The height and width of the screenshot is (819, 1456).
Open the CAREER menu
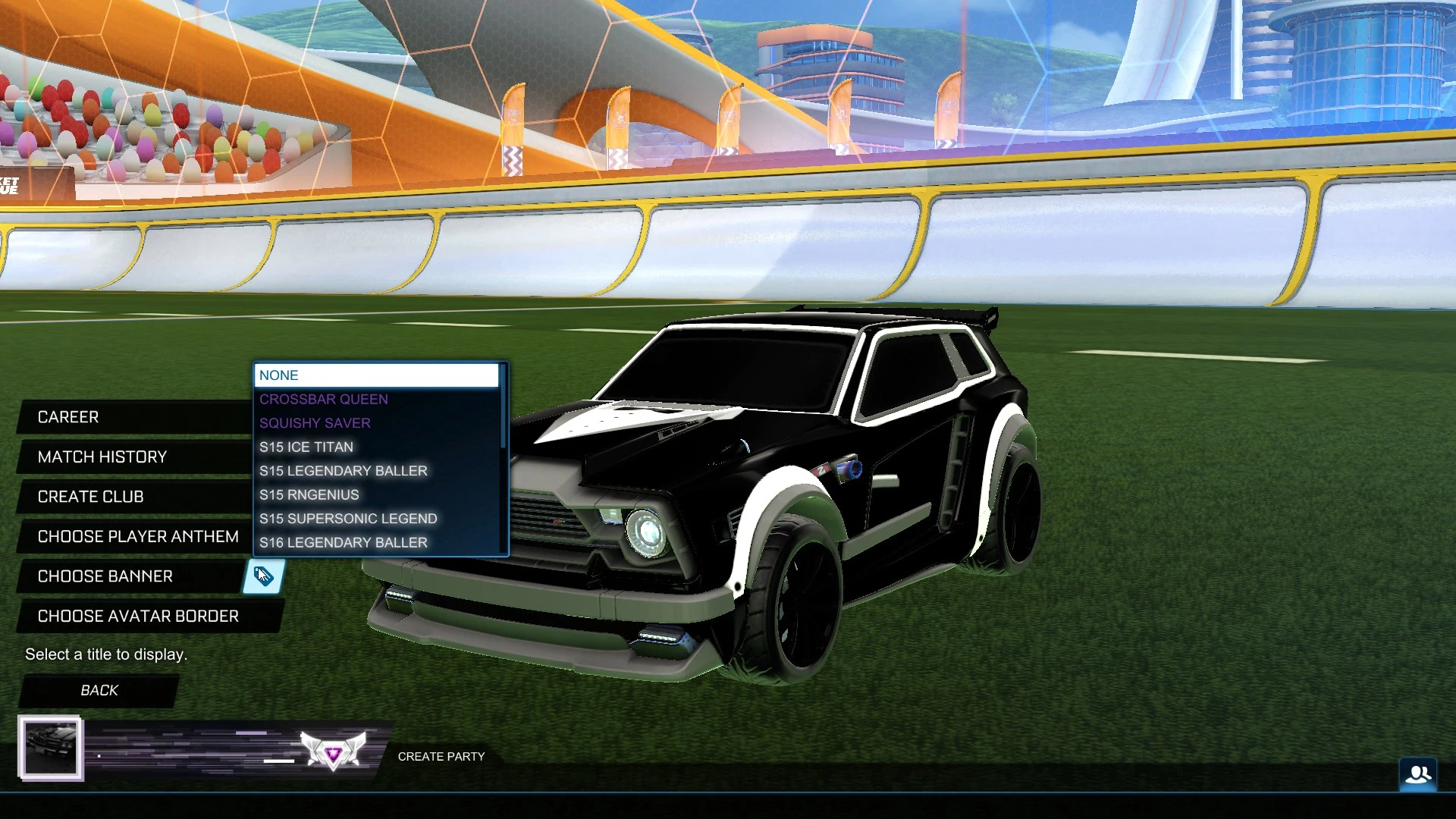point(67,417)
